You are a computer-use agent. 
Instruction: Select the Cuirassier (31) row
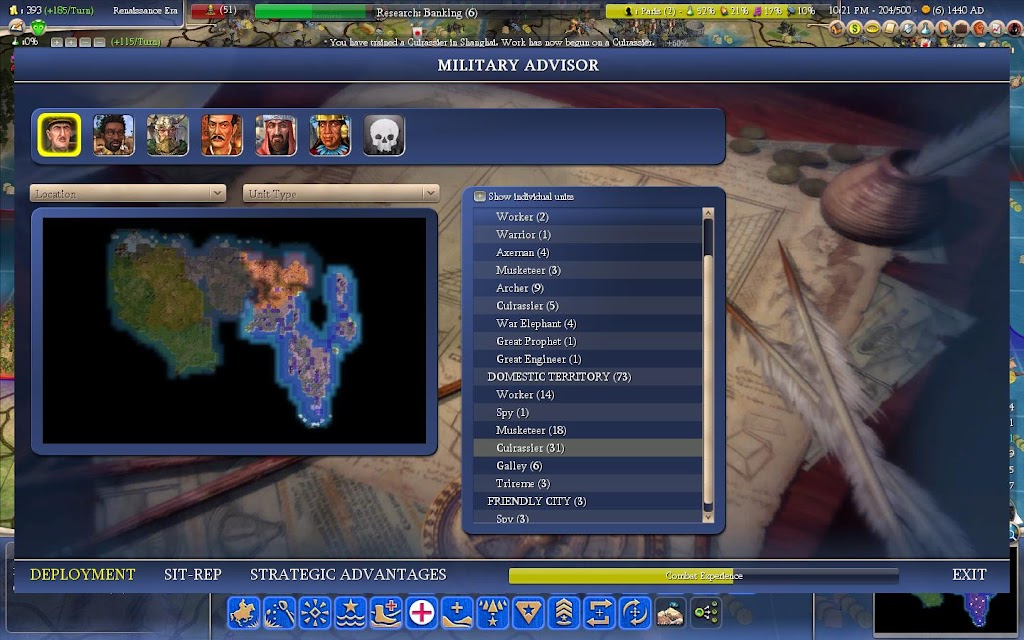[x=530, y=448]
